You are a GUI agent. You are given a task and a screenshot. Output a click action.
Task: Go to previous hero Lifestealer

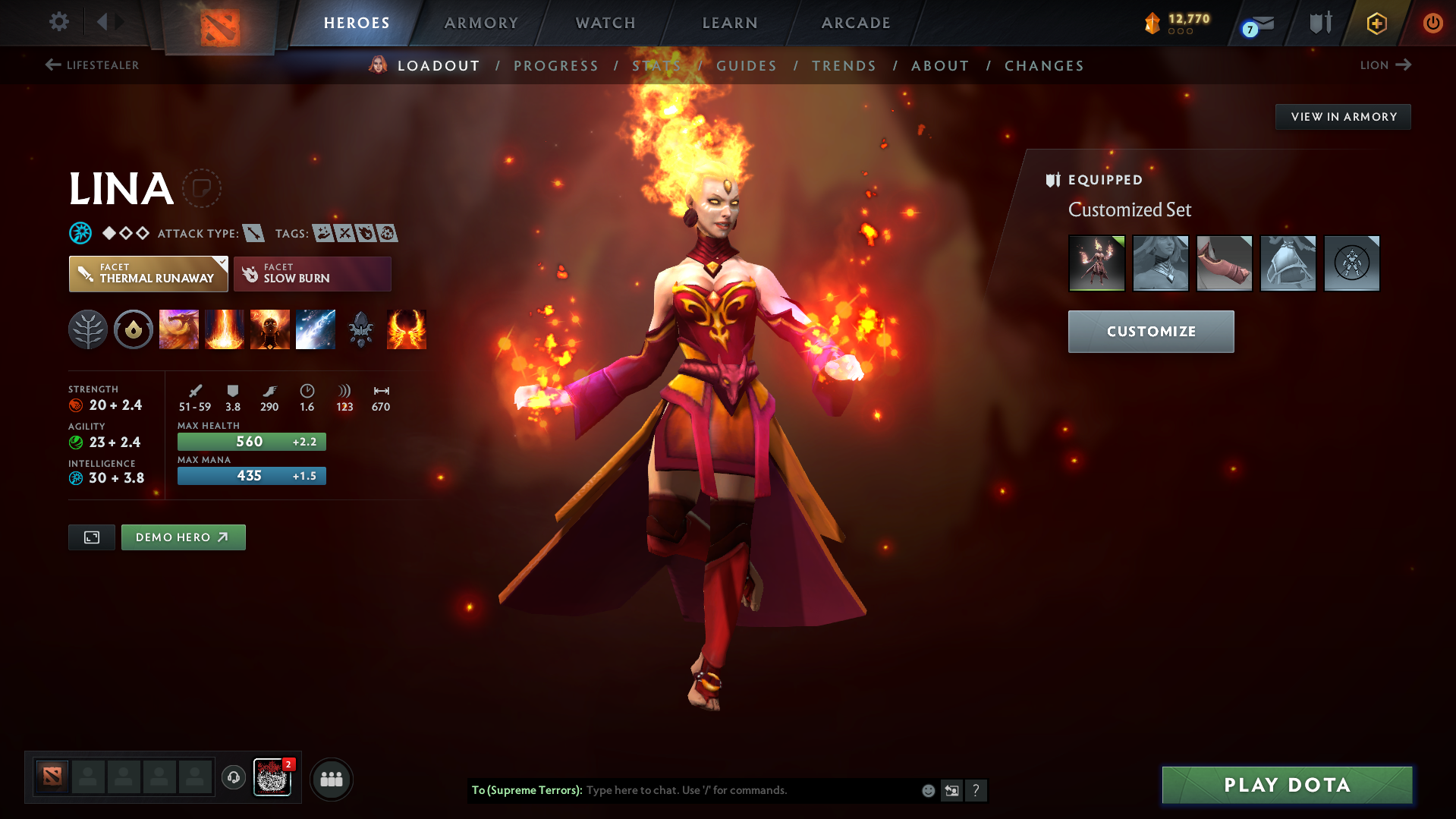[x=92, y=65]
